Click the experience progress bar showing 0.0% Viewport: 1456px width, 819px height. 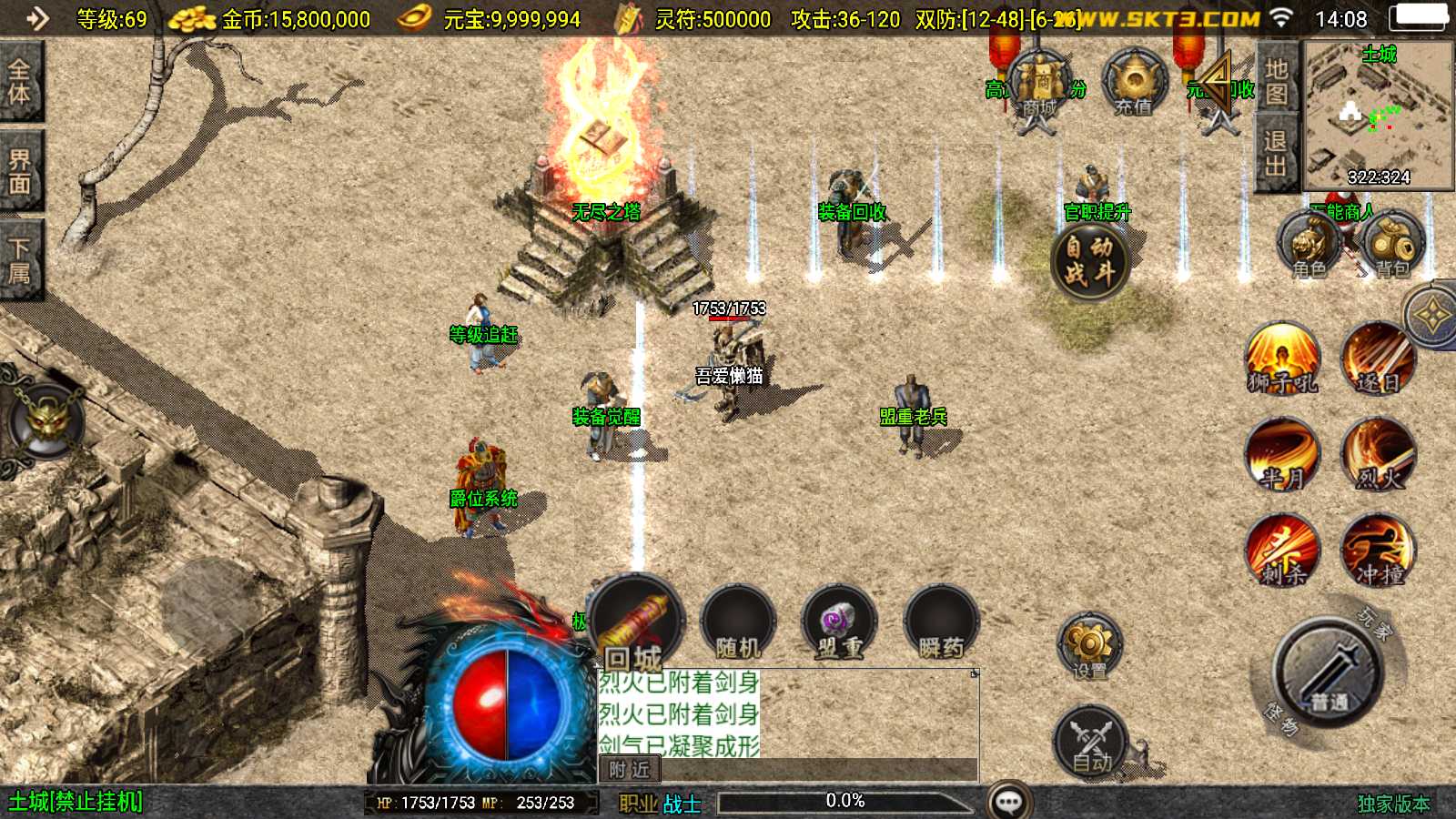844,802
